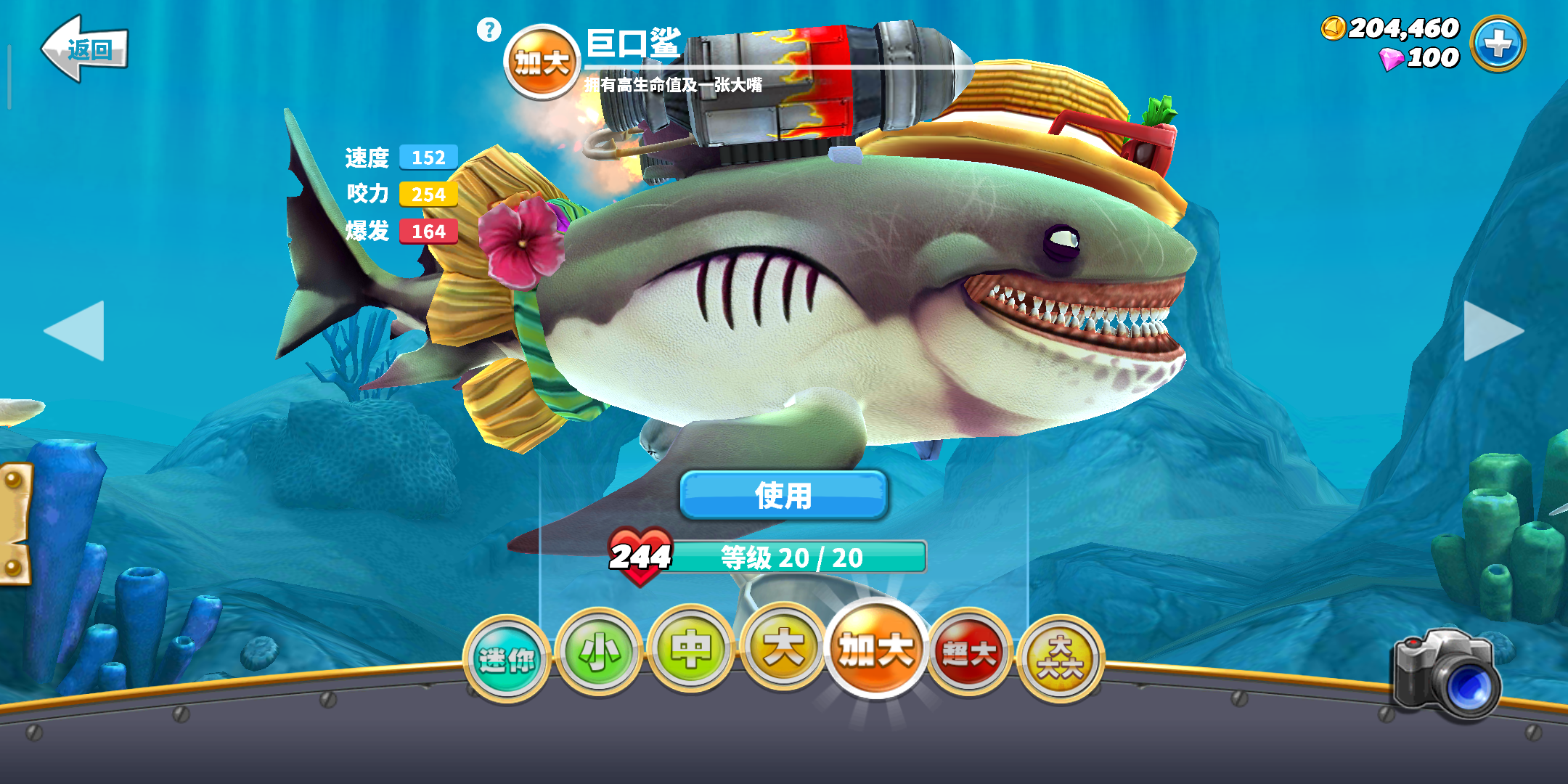
Task: Choose the orange 加大 size tab
Action: click(876, 649)
